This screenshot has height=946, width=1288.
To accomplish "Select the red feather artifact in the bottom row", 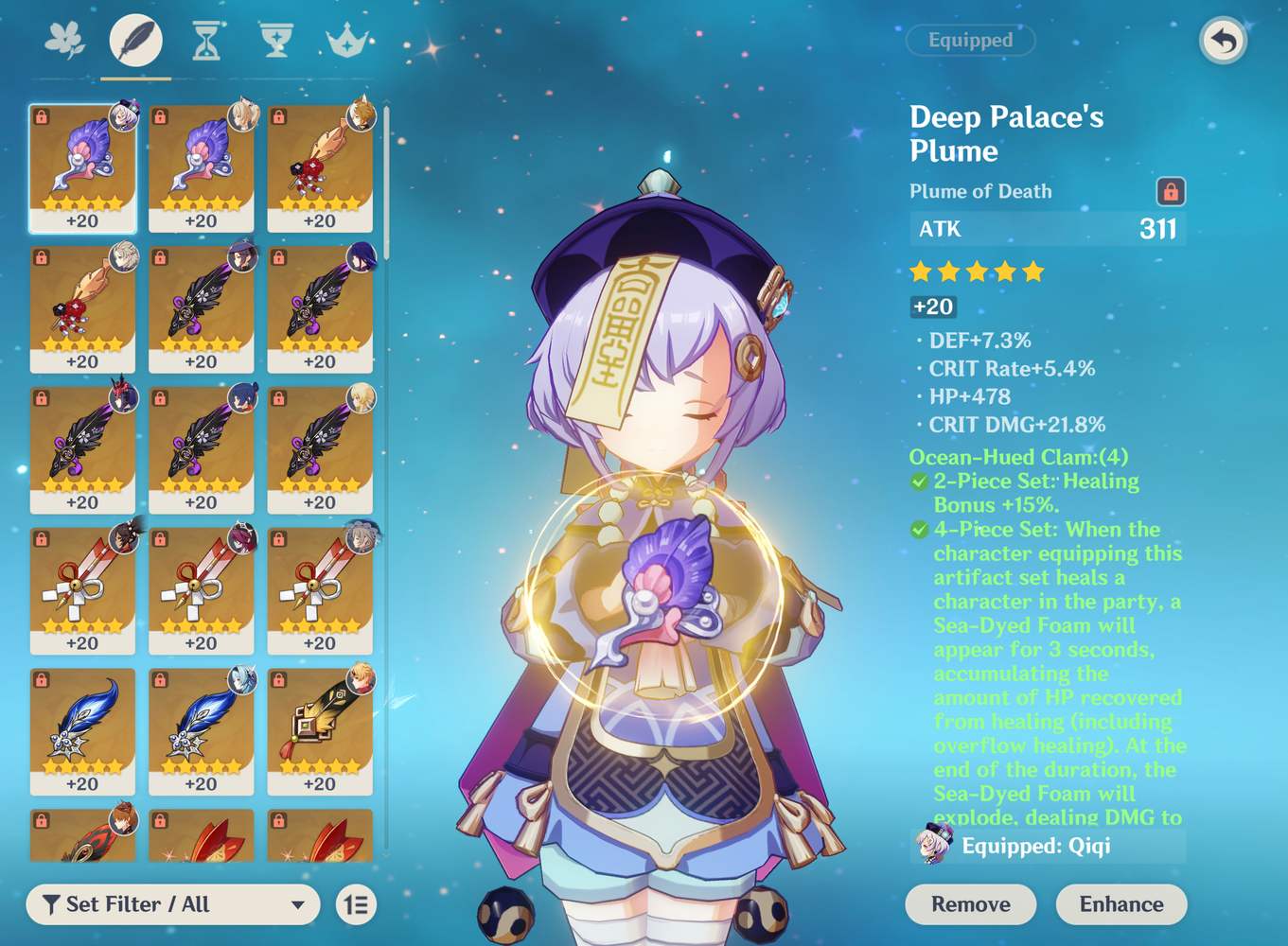I will tap(202, 837).
